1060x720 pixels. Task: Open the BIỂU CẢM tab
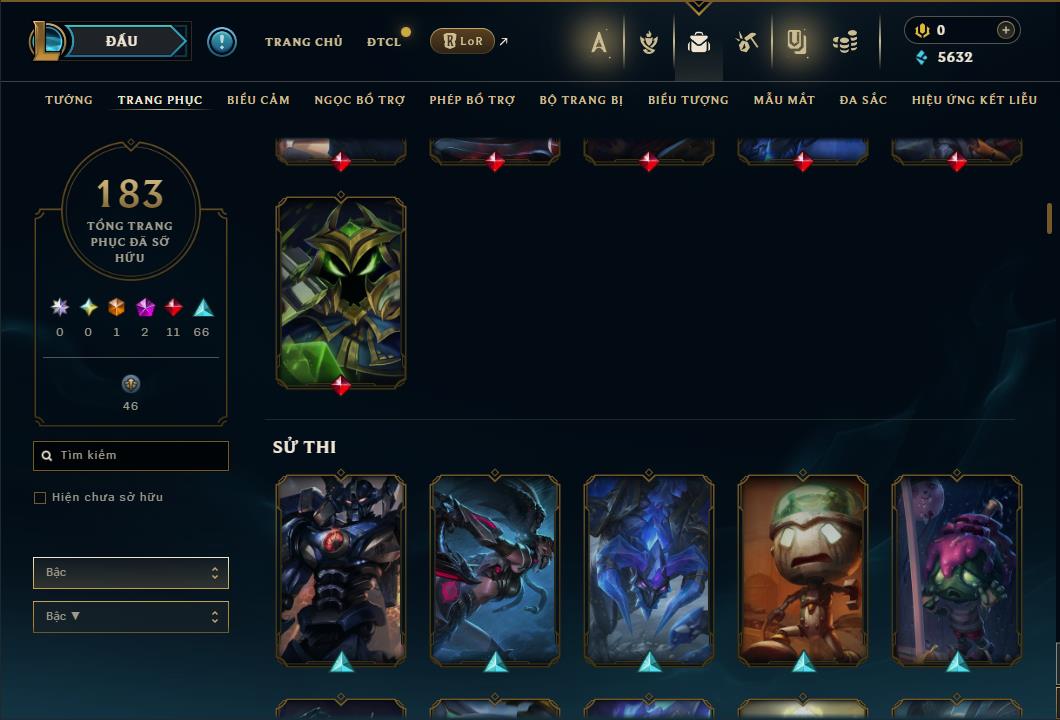258,100
